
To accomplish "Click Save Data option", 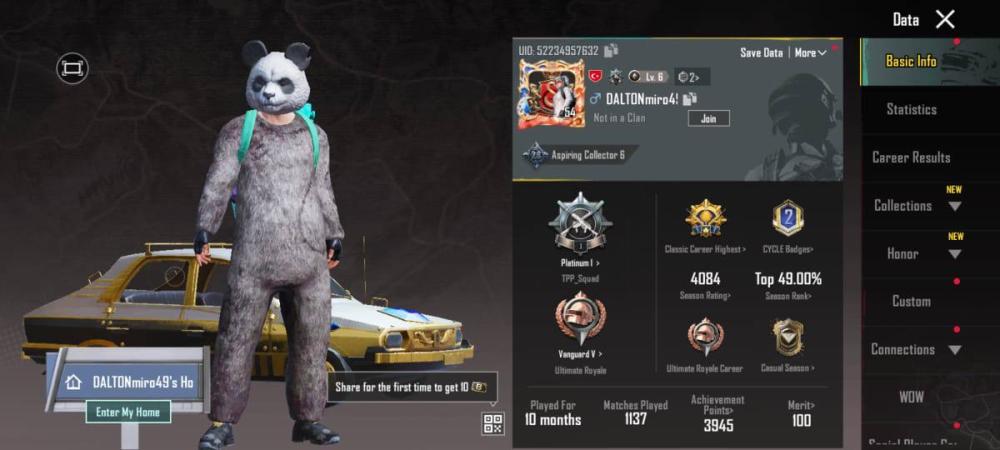I will point(761,52).
